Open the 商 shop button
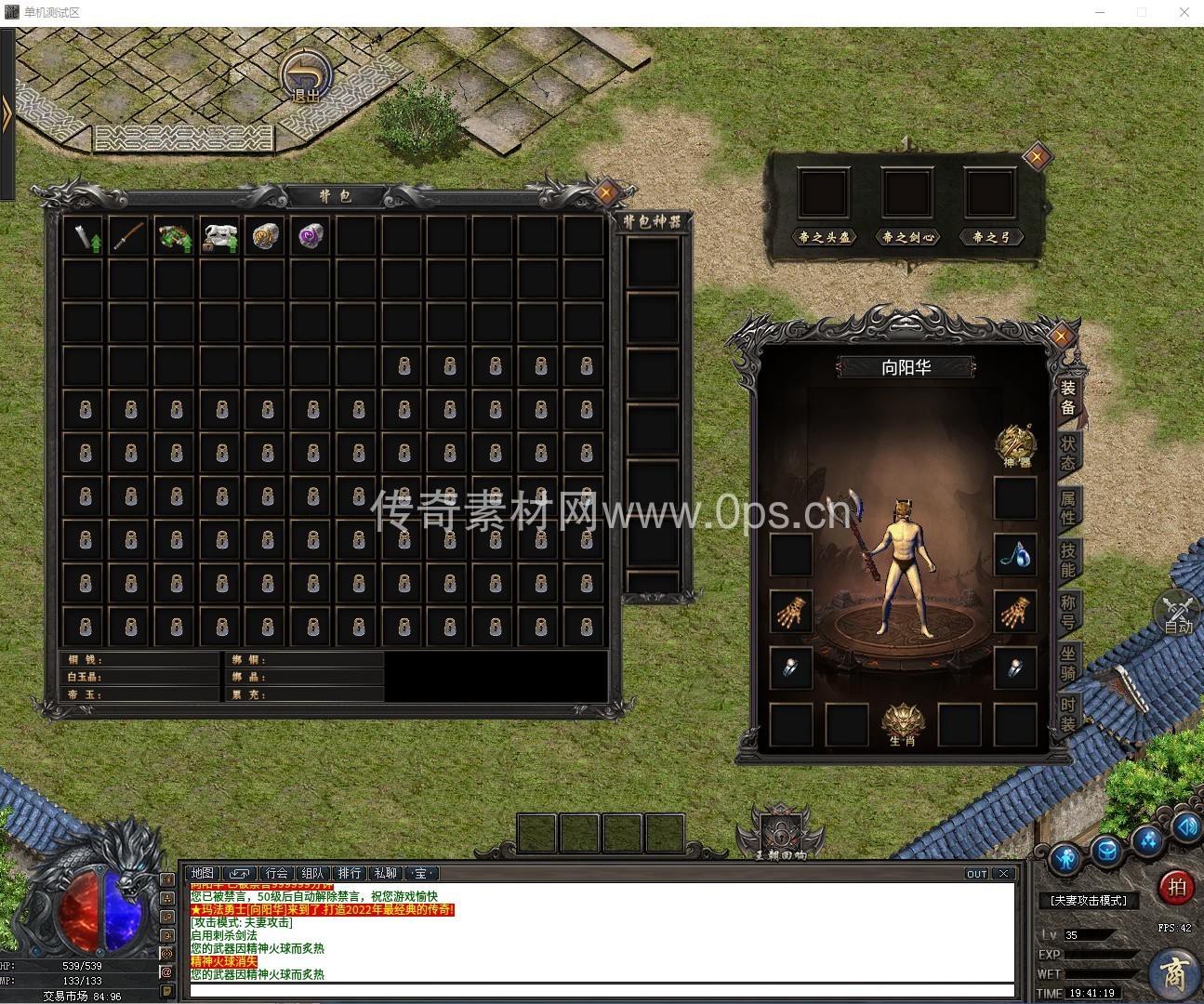The image size is (1204, 1004). [x=1174, y=974]
